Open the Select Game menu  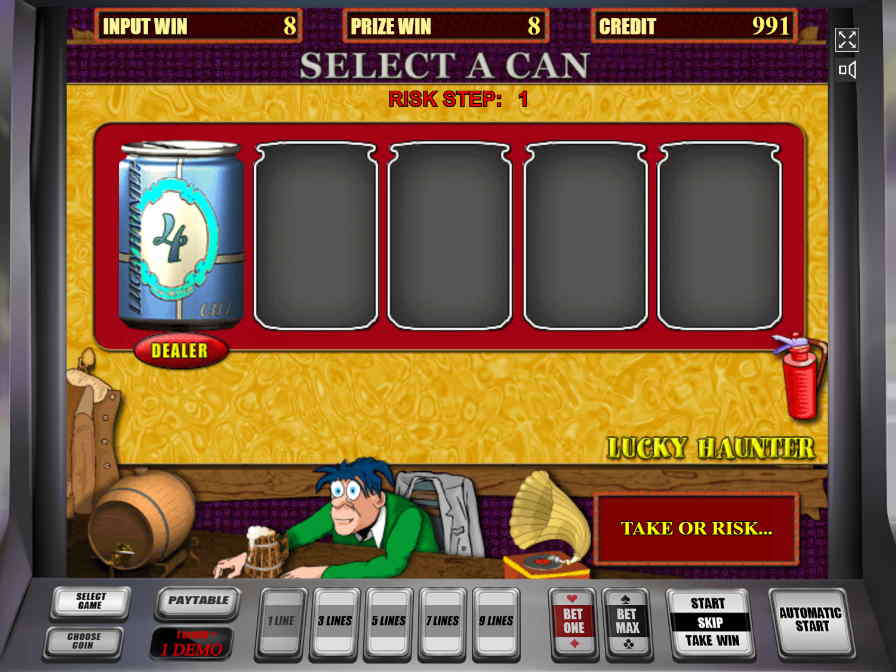coord(90,601)
